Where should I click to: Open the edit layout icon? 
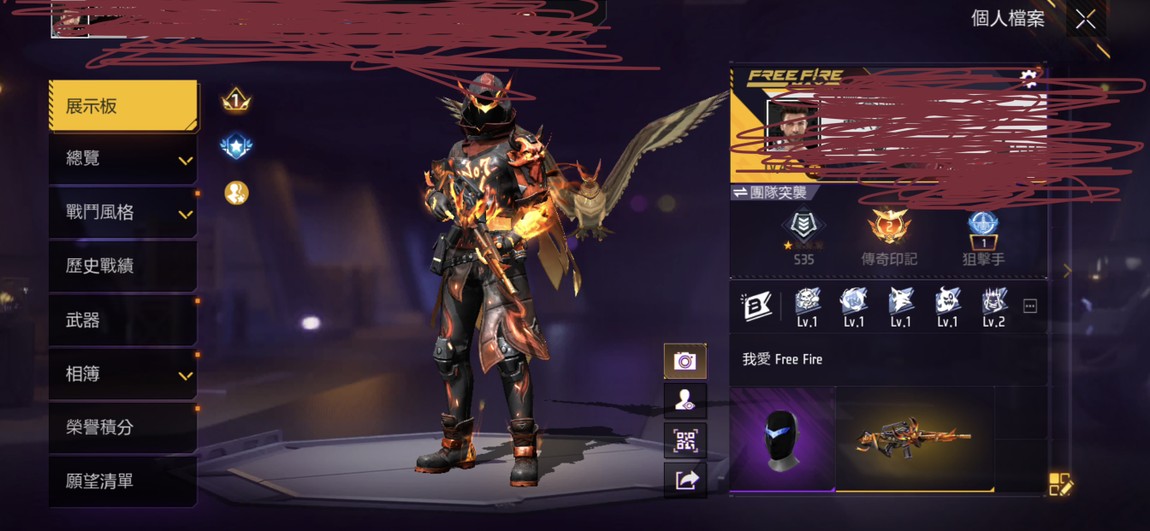[1060, 485]
